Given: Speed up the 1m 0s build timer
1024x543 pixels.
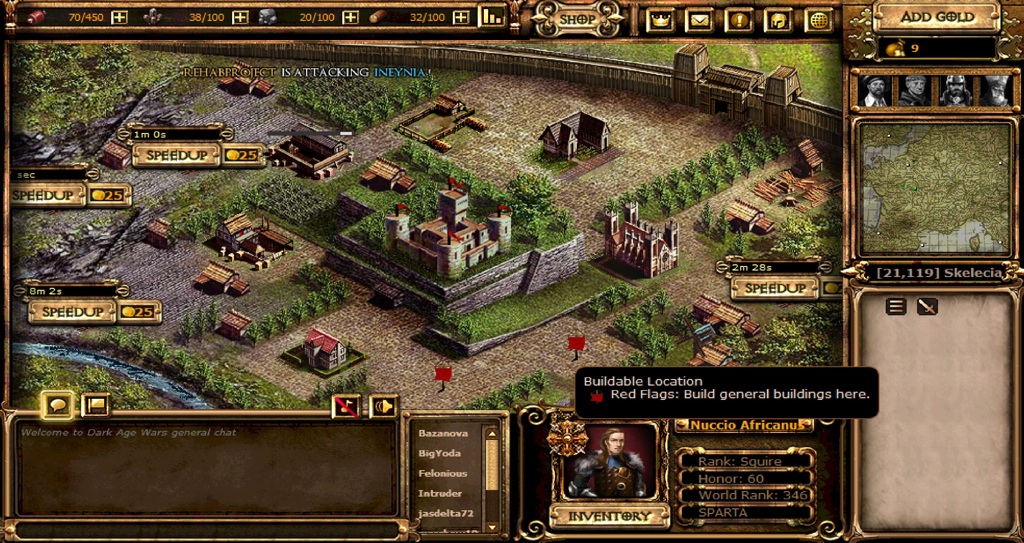Looking at the screenshot, I should [x=174, y=155].
